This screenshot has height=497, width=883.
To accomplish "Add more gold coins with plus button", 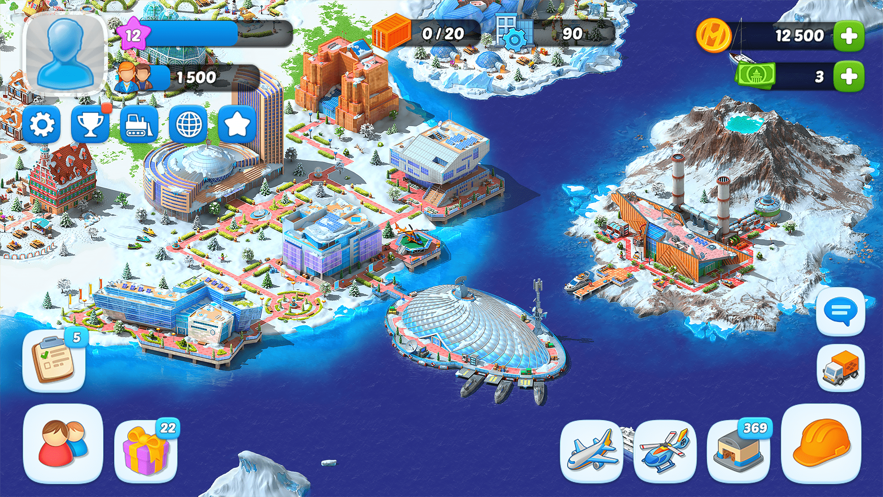I will coord(849,36).
